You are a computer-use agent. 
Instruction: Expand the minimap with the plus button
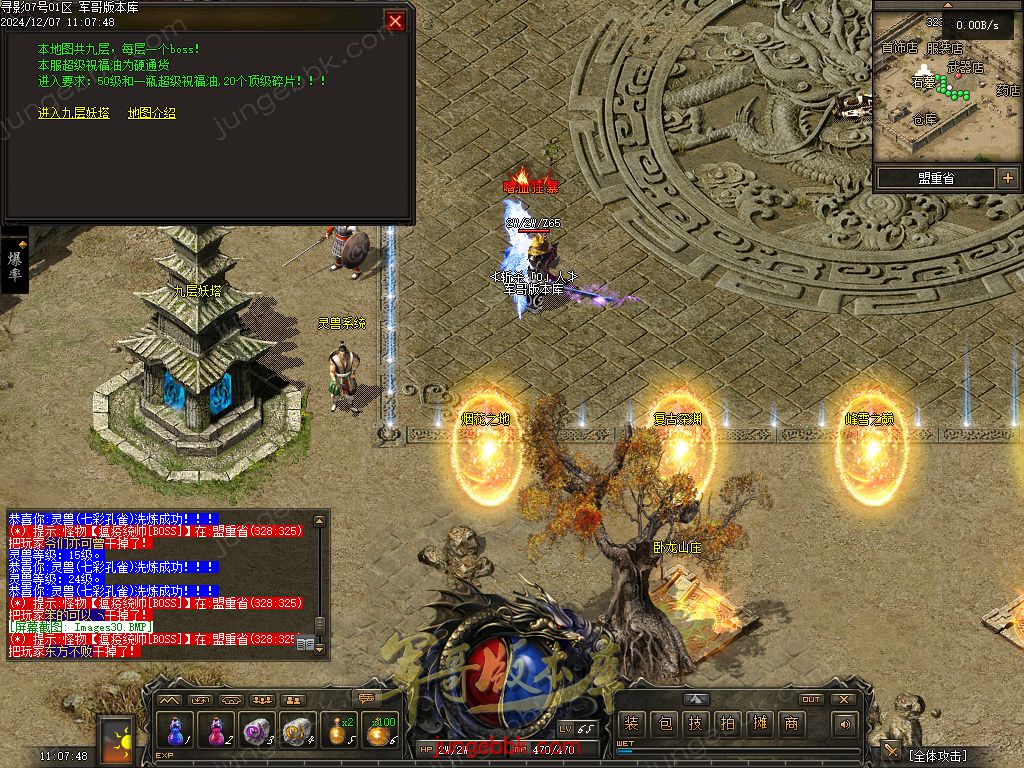pos(1006,178)
